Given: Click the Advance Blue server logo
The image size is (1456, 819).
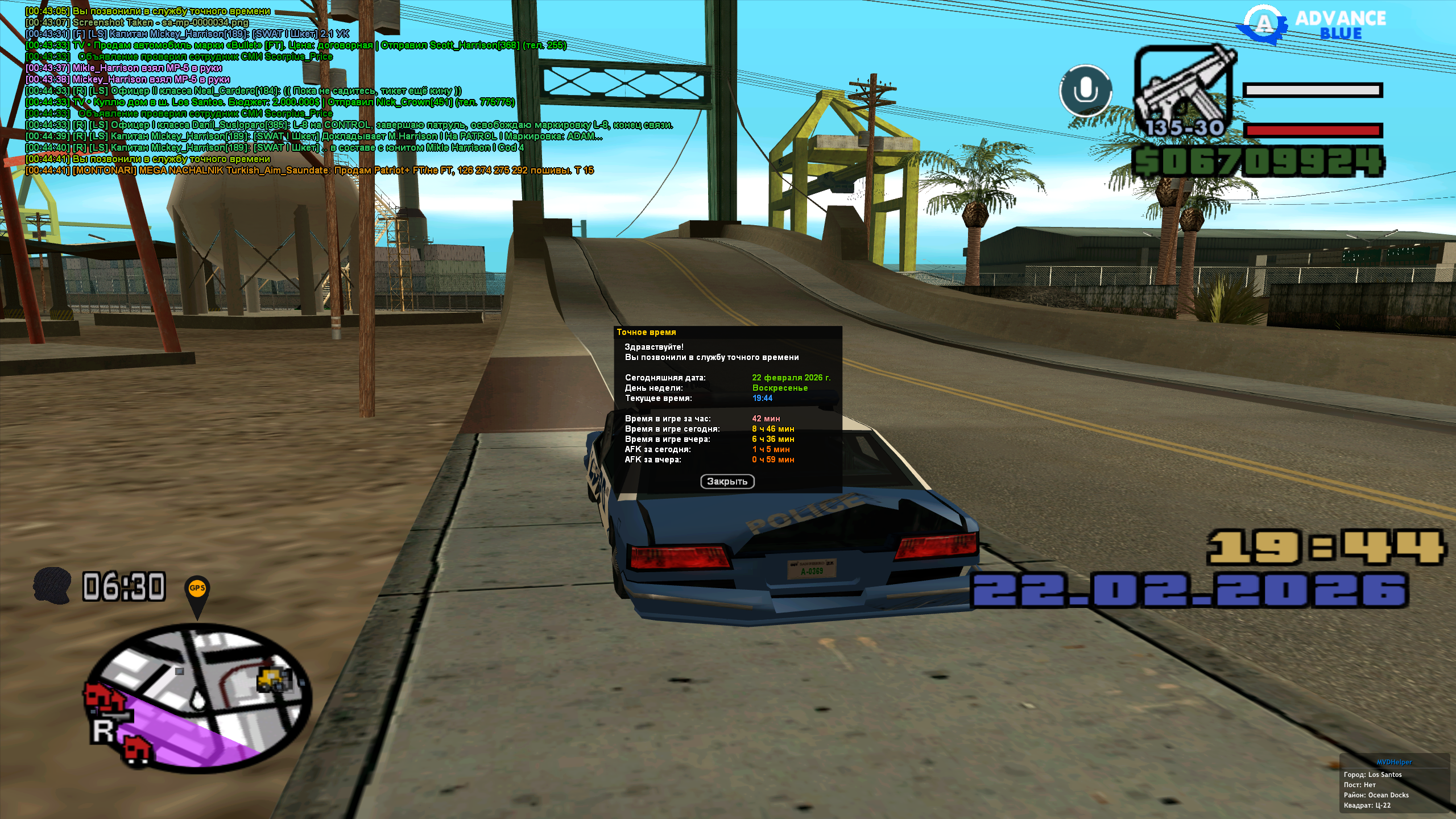Looking at the screenshot, I should click(x=1314, y=25).
